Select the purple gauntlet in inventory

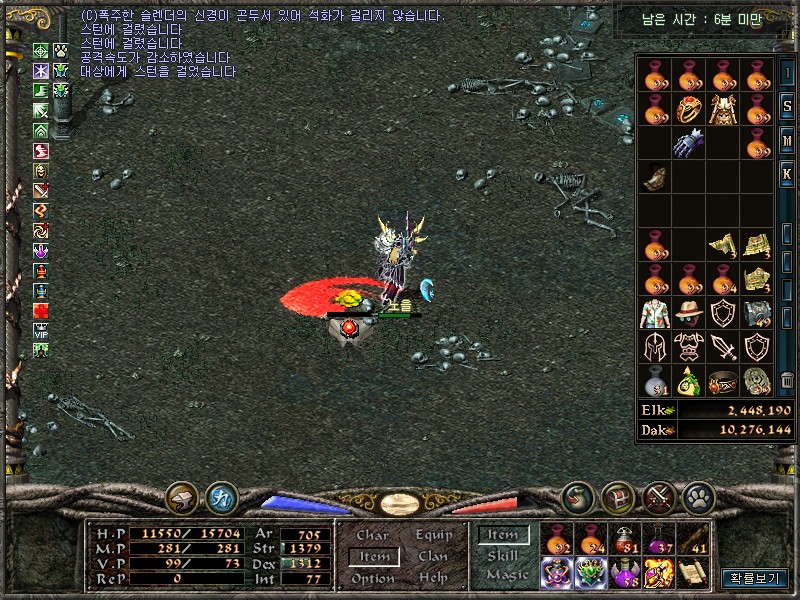(x=688, y=142)
